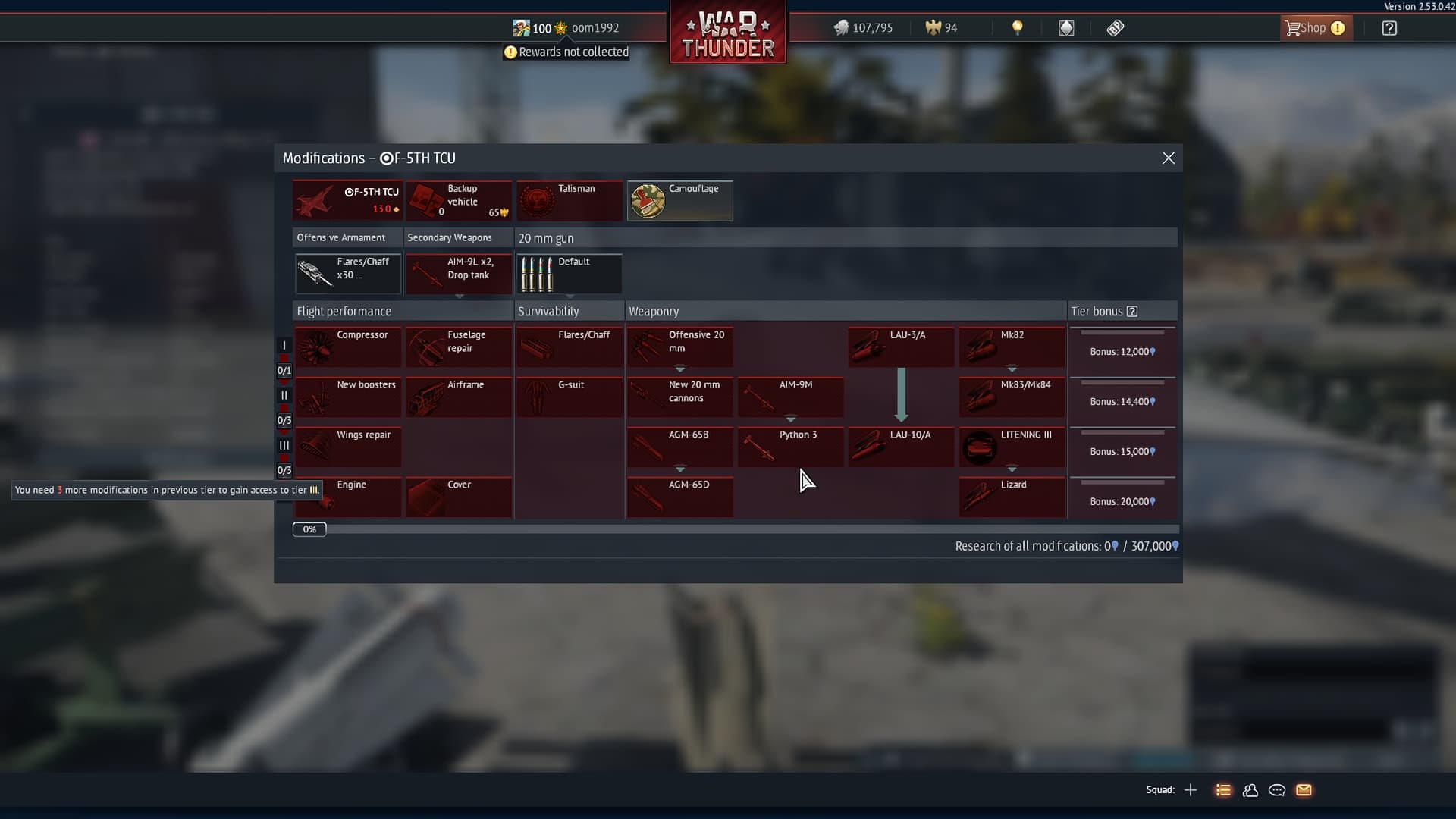Screen dimensions: 1456x819
Task: Select the AIM-9L x2 Drop tank loadout
Action: point(458,274)
